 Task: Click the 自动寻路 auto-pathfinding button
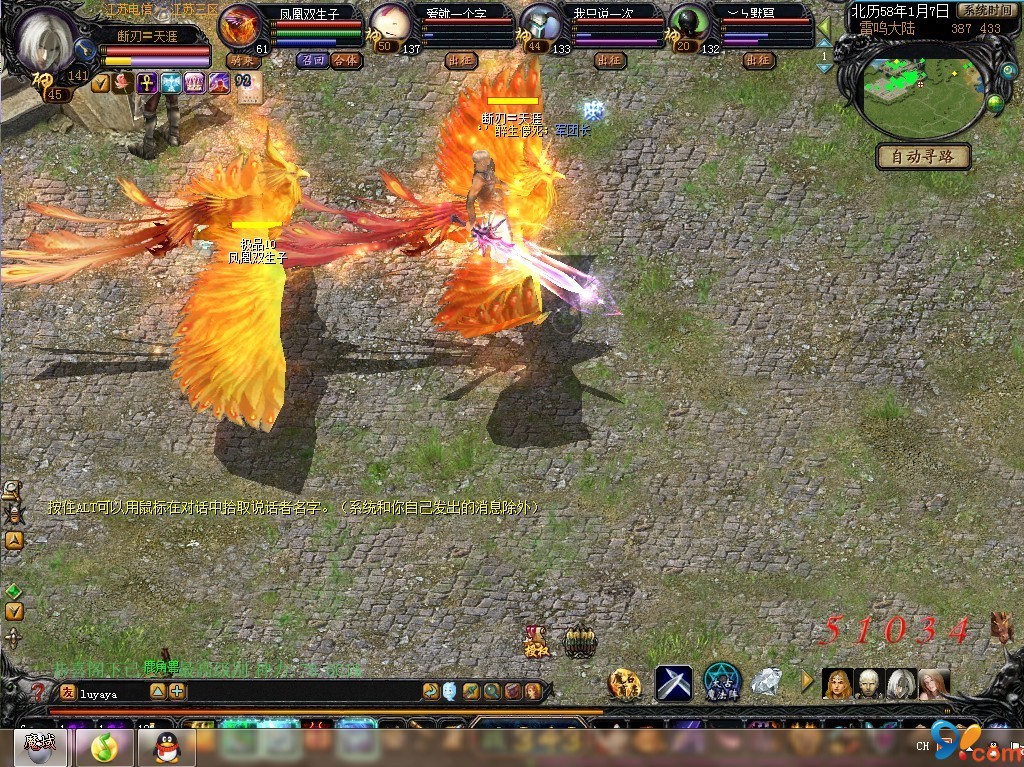[924, 157]
